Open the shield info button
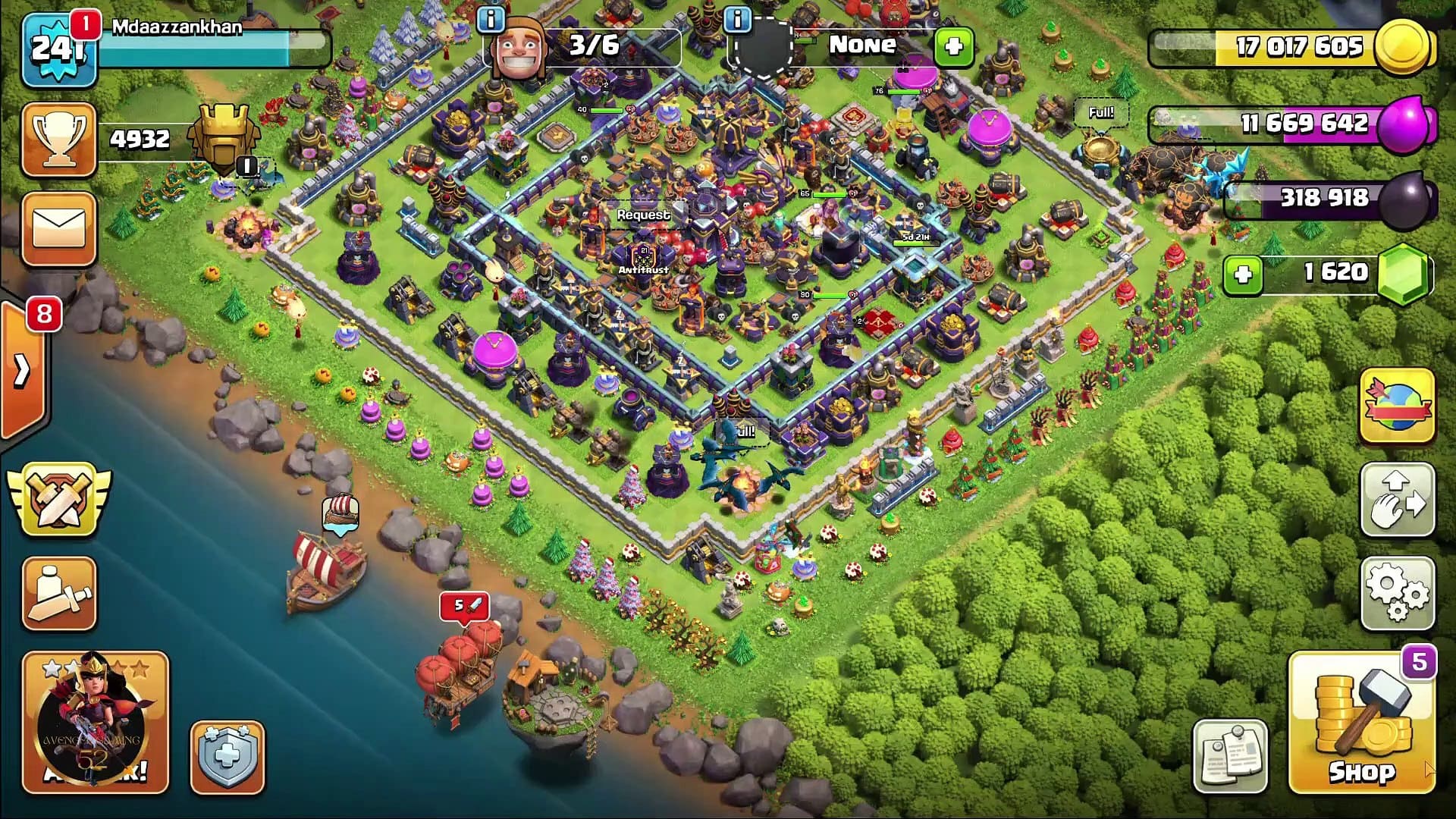 tap(227, 757)
